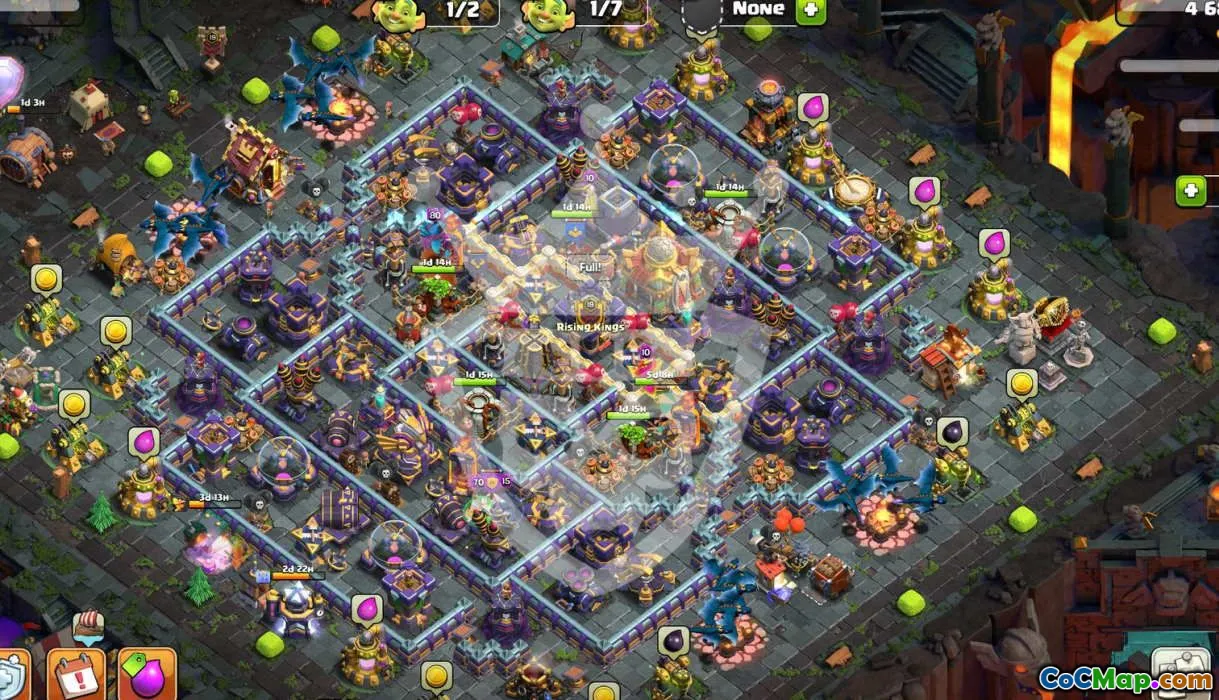Open the elixir sale tag offers button
The image size is (1219, 700).
(x=147, y=674)
